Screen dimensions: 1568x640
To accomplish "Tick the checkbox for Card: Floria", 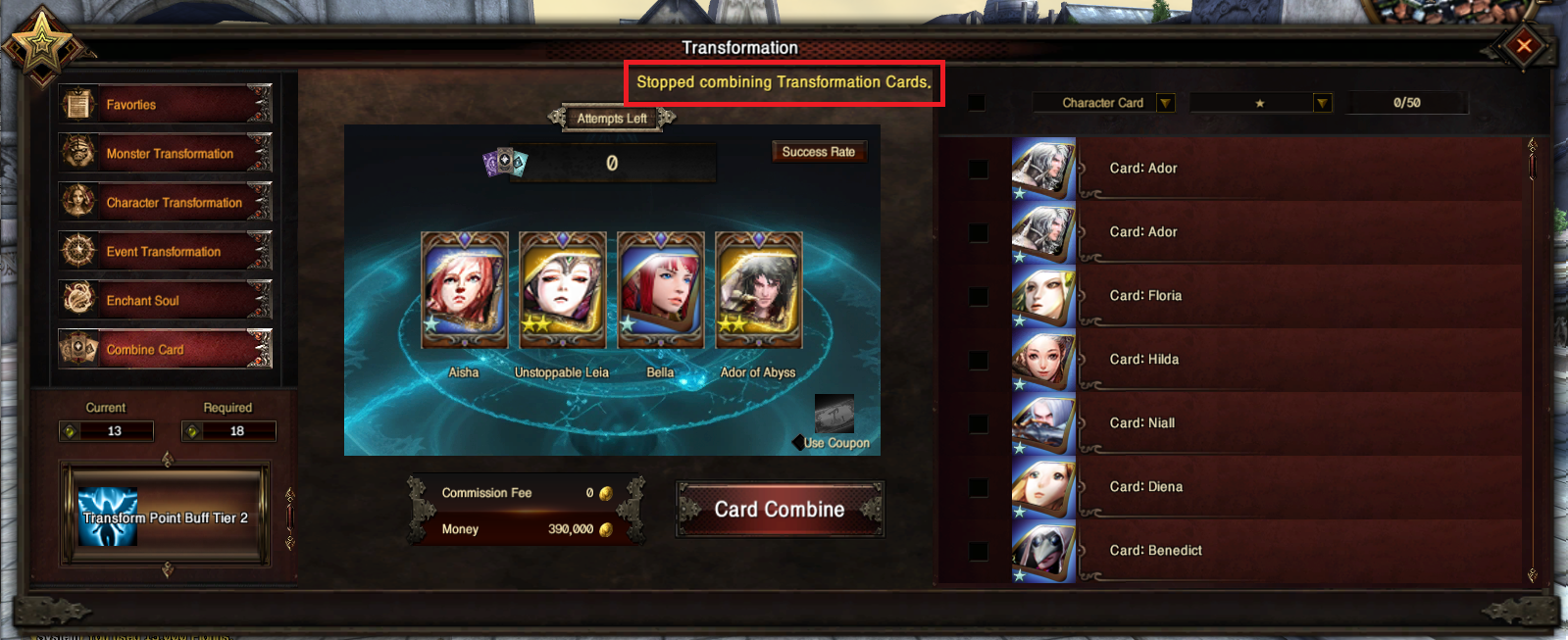I will [x=978, y=296].
